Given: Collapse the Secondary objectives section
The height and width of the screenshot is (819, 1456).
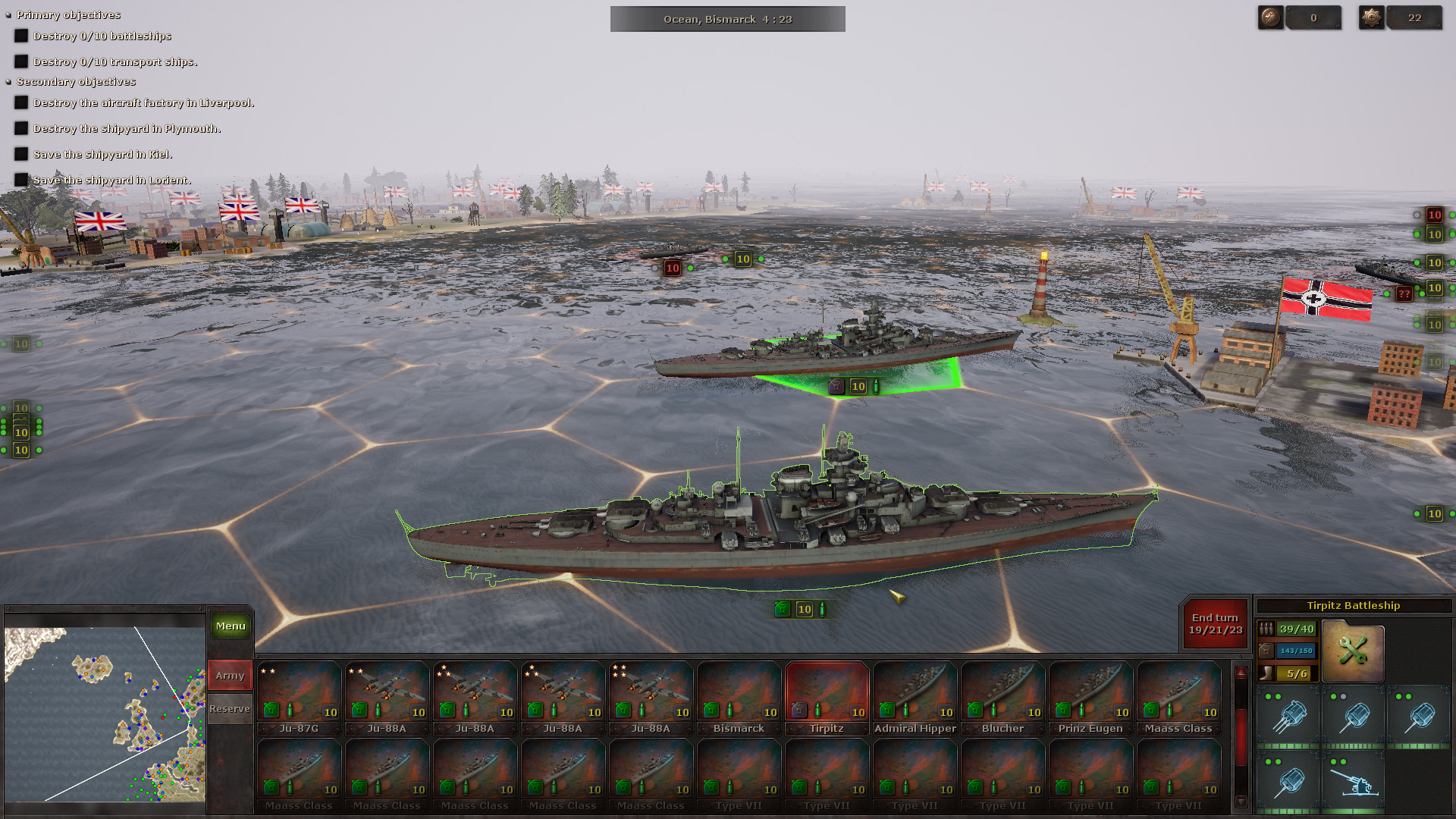Looking at the screenshot, I should [x=7, y=81].
